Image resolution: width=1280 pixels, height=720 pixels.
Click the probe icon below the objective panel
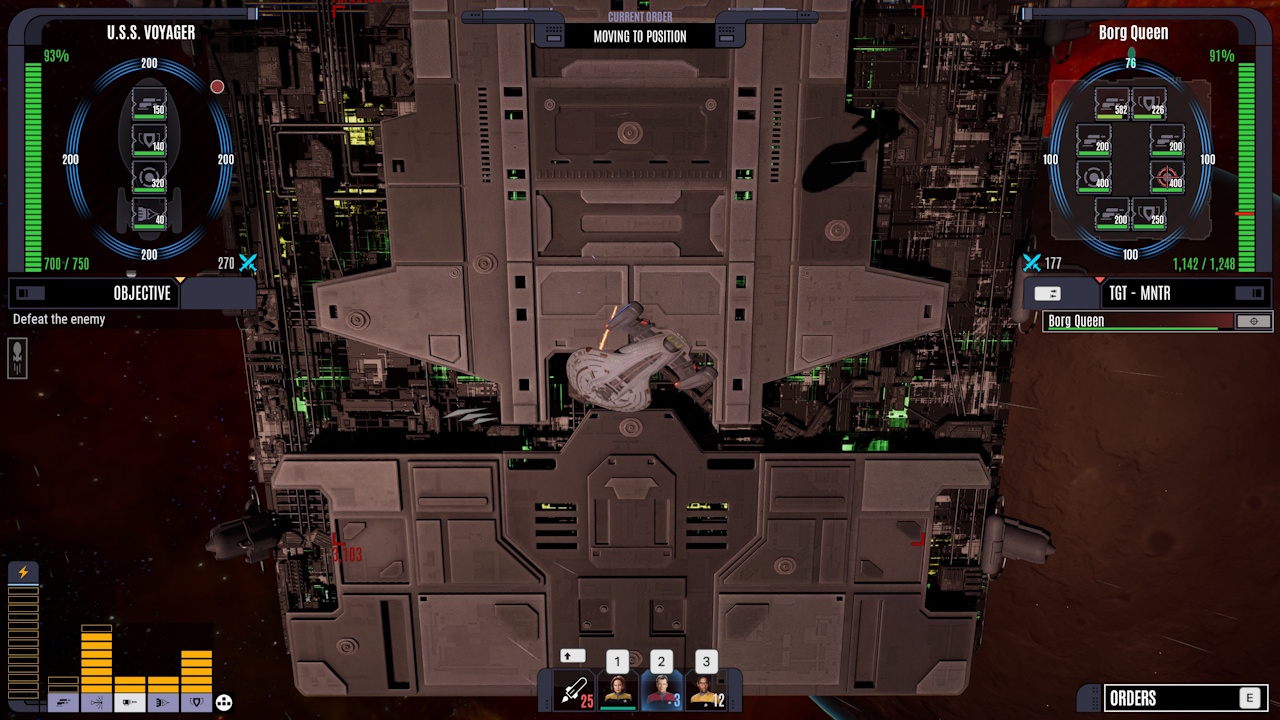click(x=17, y=359)
